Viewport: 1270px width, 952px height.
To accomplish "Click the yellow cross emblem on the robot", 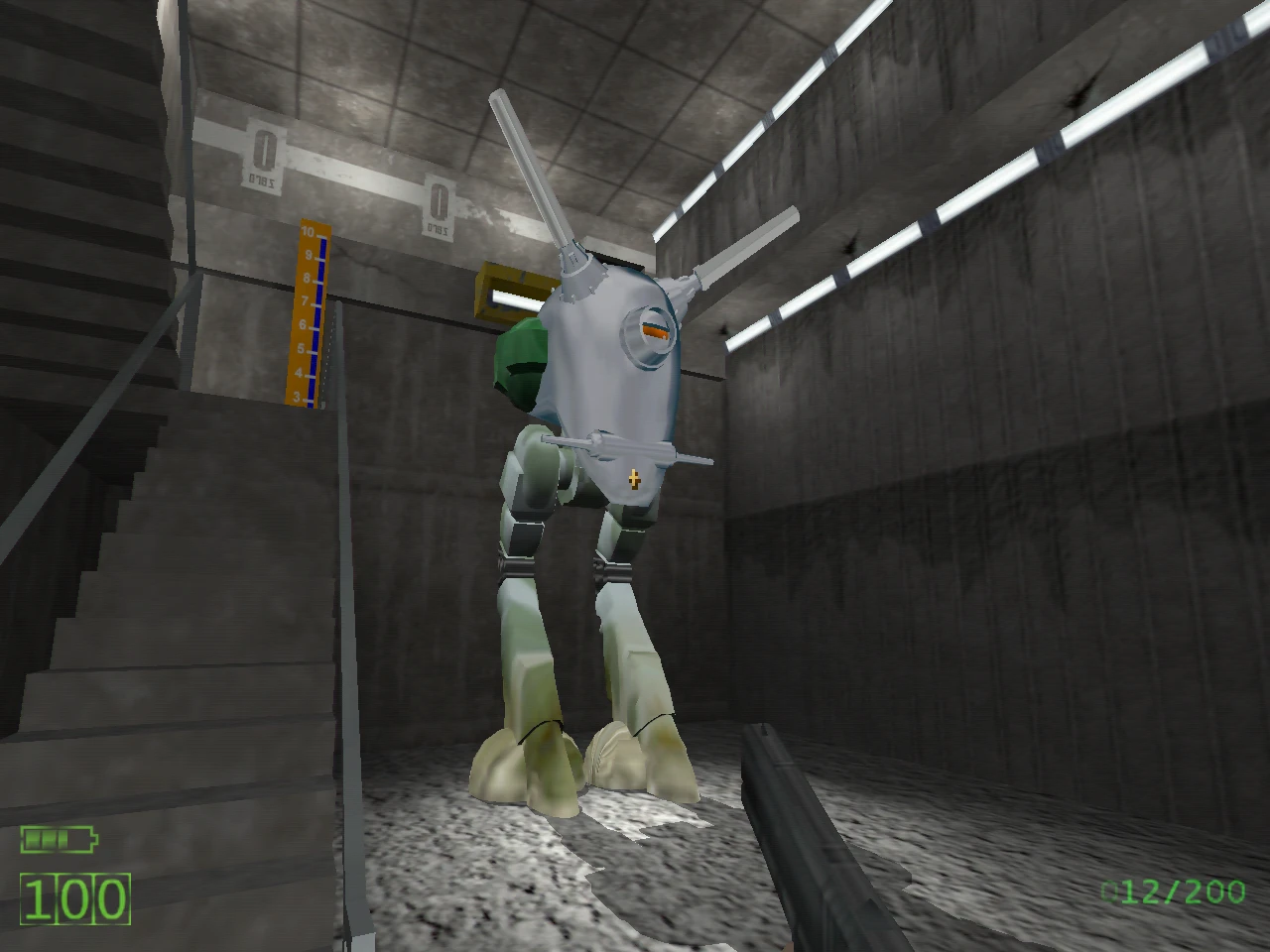I will (632, 478).
